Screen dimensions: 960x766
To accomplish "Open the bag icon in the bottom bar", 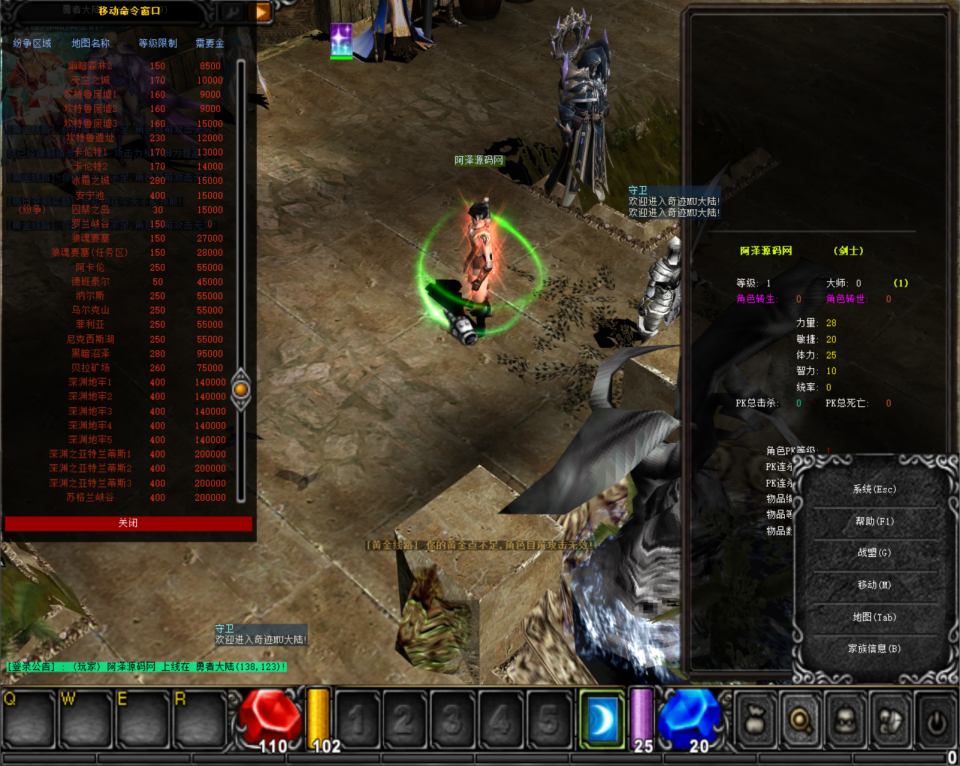I will 755,719.
